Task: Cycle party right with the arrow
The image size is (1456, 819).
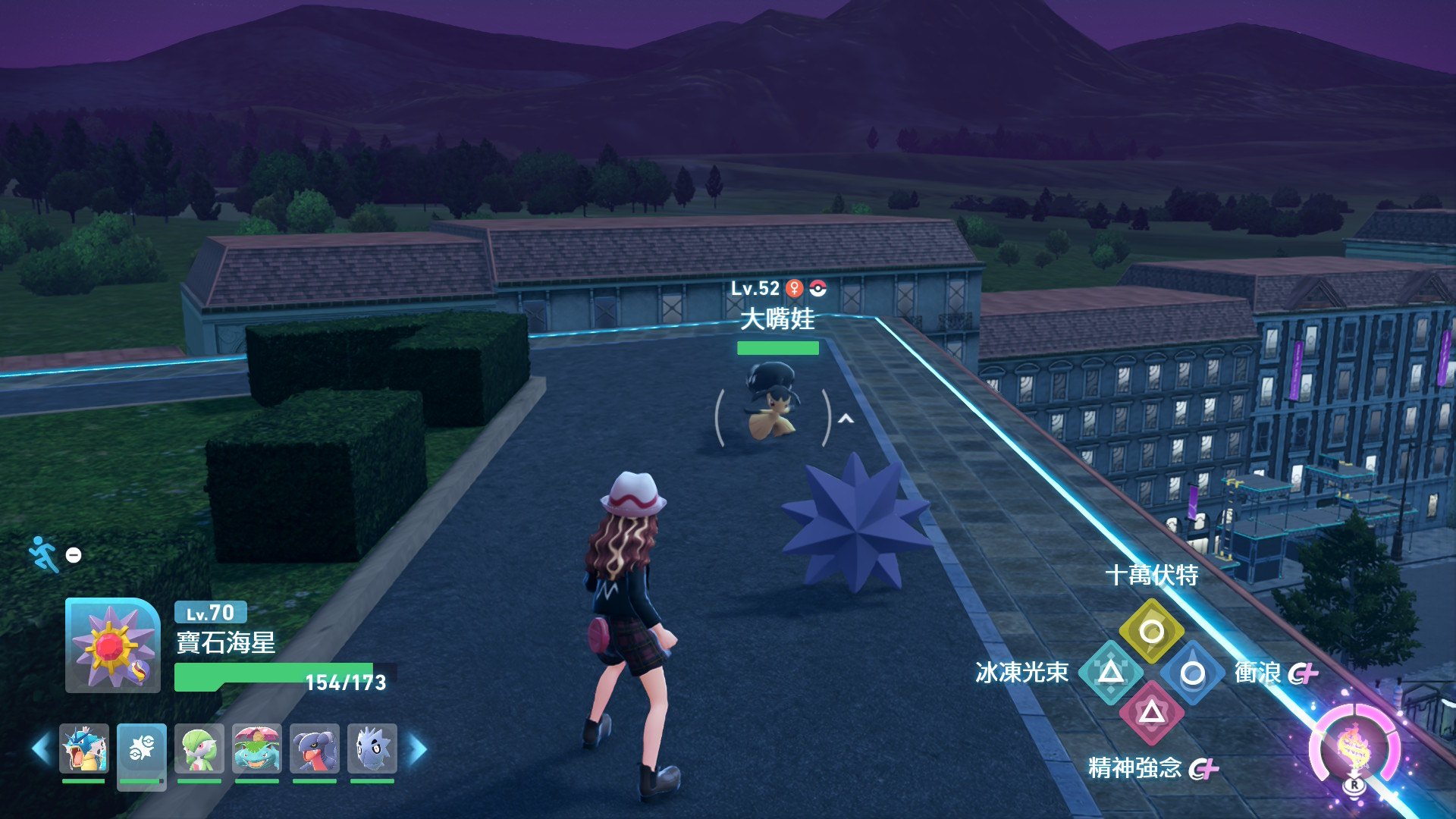Action: 418,749
